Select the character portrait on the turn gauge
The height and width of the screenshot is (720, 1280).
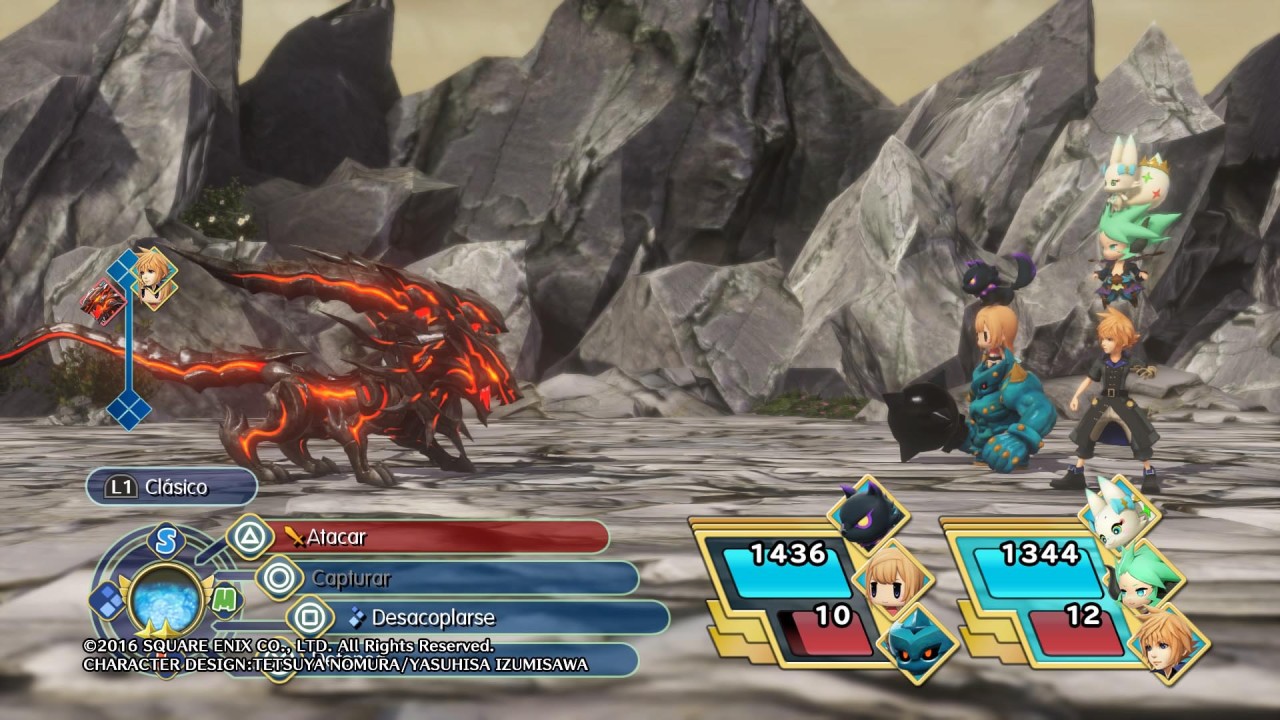155,278
